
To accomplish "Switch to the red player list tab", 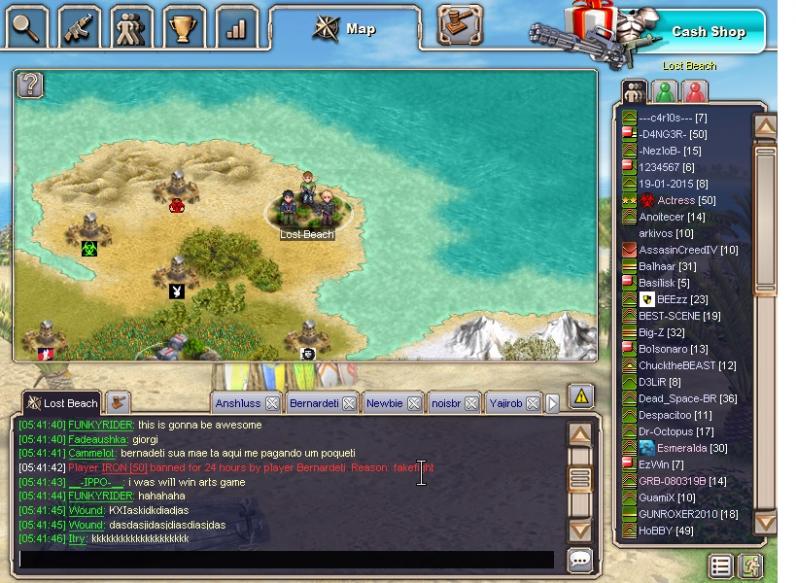I will (694, 92).
